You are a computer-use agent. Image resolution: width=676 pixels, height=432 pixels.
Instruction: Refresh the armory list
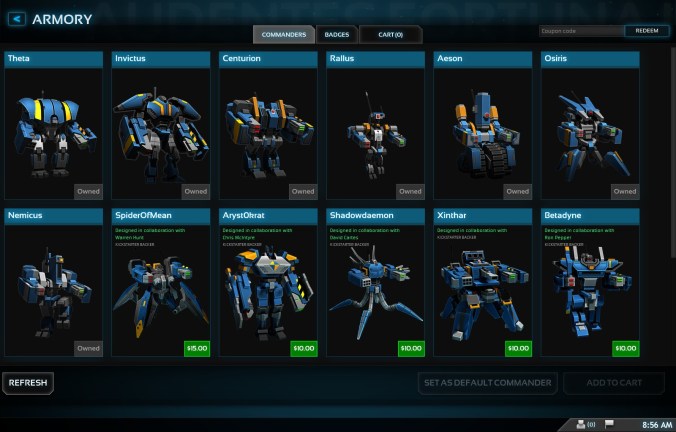pyautogui.click(x=27, y=383)
